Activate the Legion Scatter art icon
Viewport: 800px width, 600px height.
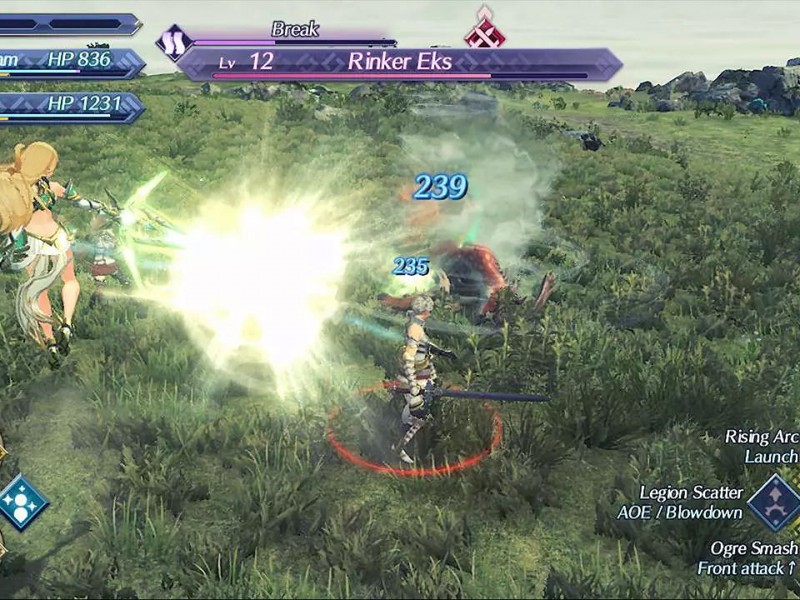click(774, 502)
